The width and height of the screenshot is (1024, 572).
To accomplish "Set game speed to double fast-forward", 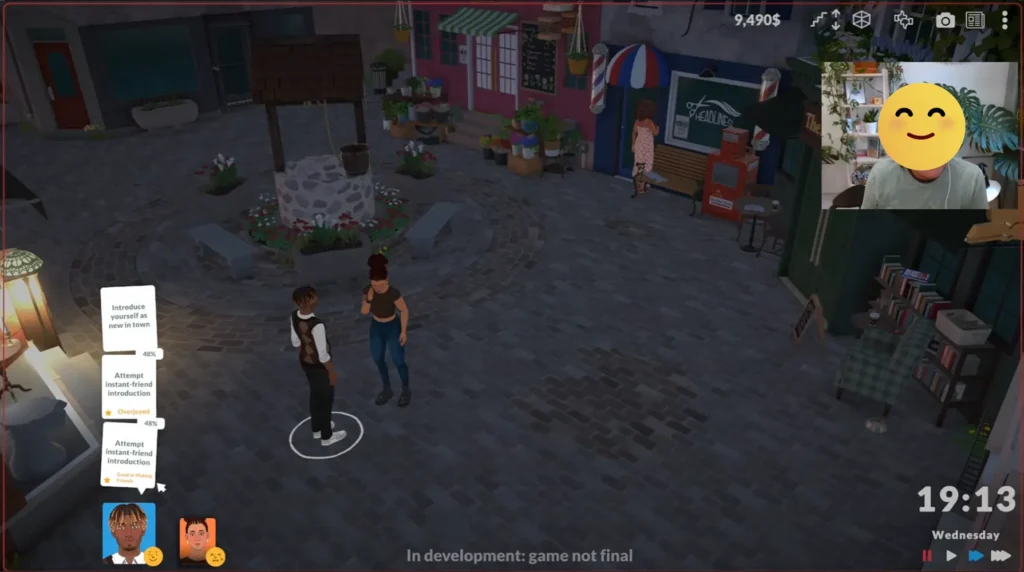I will pos(975,556).
